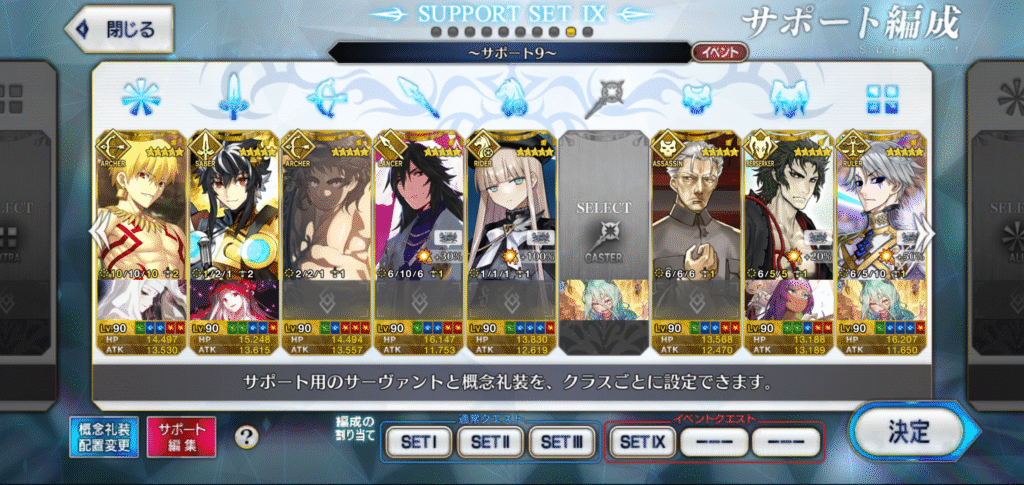
Task: Assign SET II for normal quests
Action: click(490, 440)
